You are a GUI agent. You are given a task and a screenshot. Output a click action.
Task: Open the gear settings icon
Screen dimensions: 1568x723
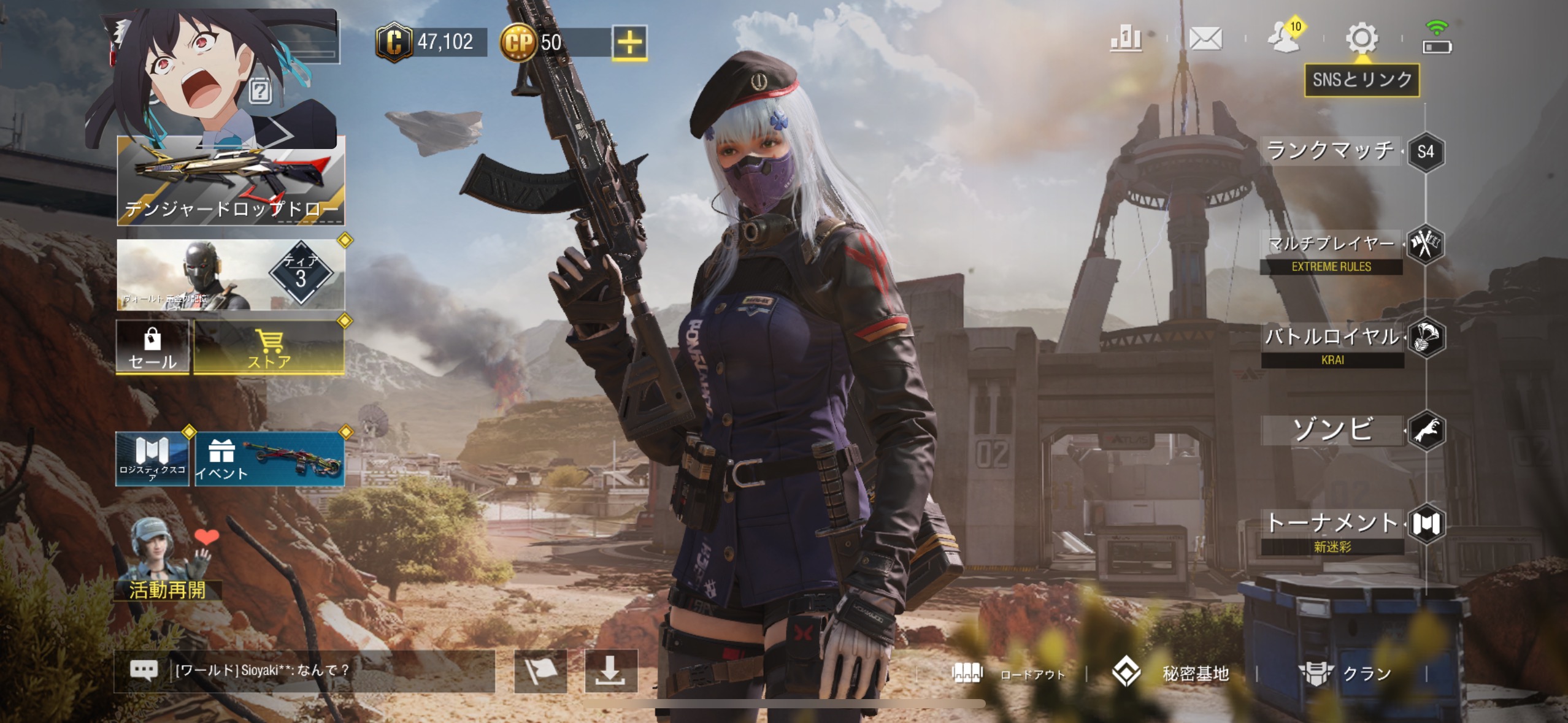coord(1361,39)
